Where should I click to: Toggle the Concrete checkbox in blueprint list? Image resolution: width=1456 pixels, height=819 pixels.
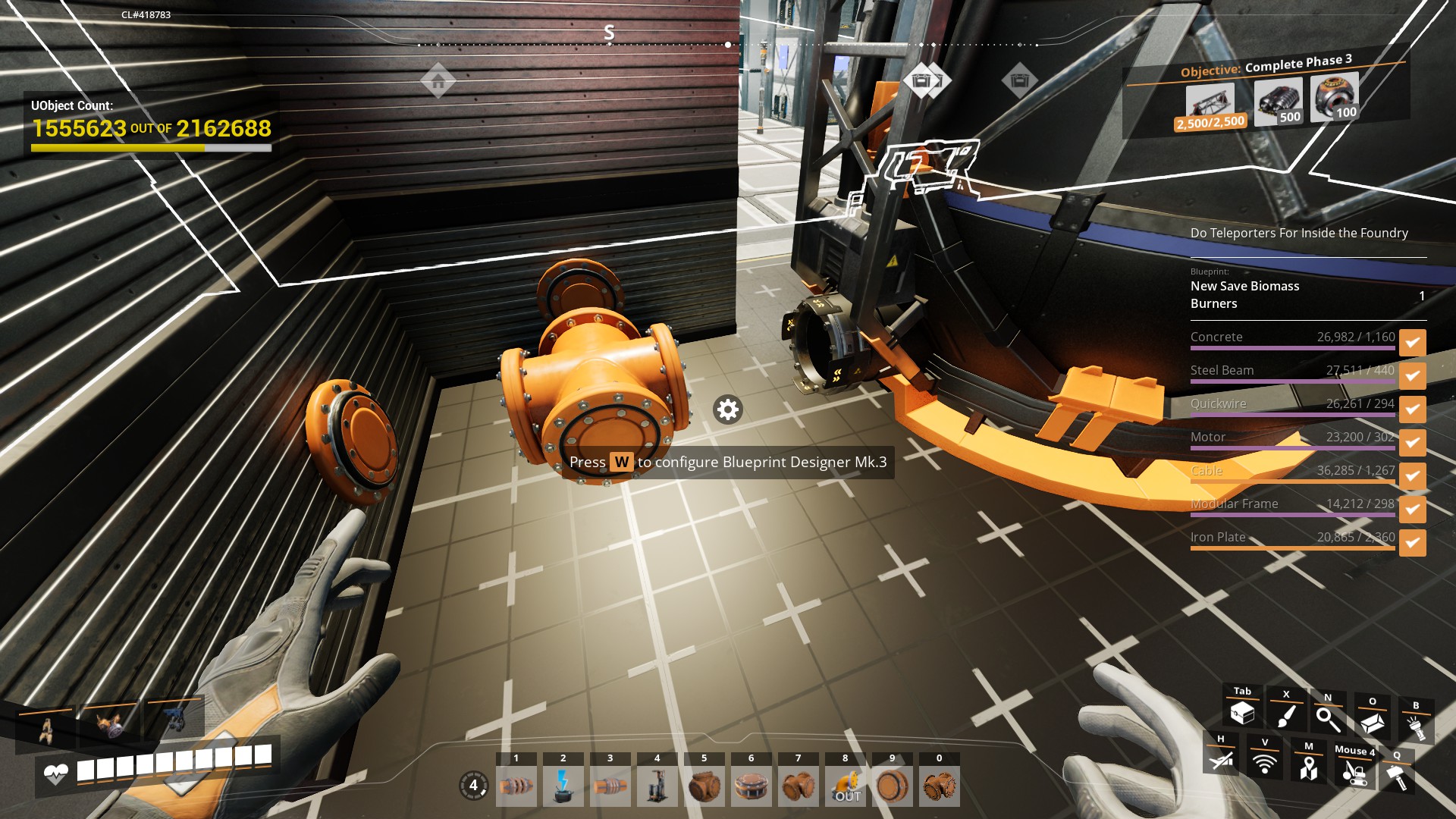click(x=1412, y=343)
